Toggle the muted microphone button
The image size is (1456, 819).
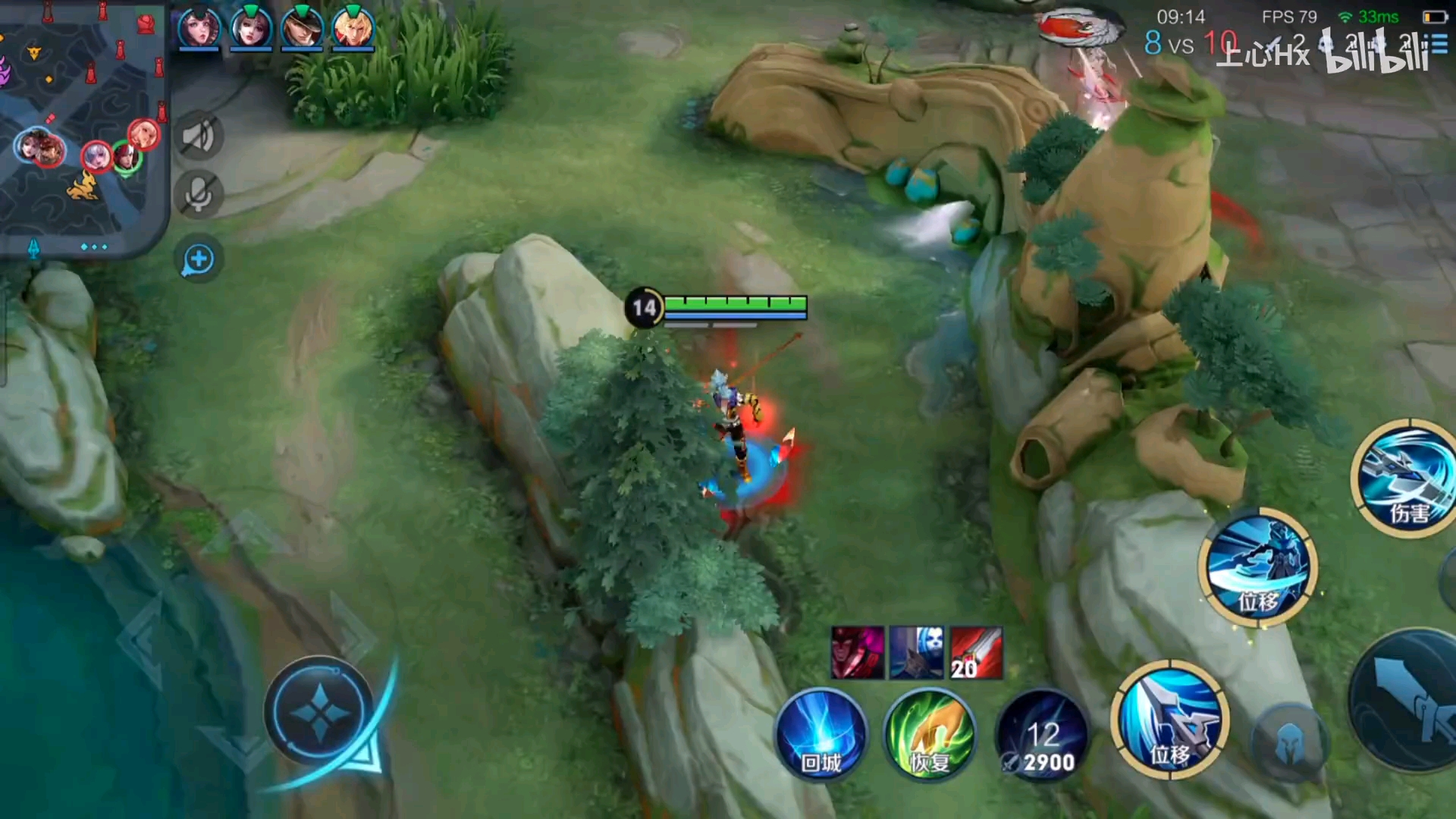(199, 194)
